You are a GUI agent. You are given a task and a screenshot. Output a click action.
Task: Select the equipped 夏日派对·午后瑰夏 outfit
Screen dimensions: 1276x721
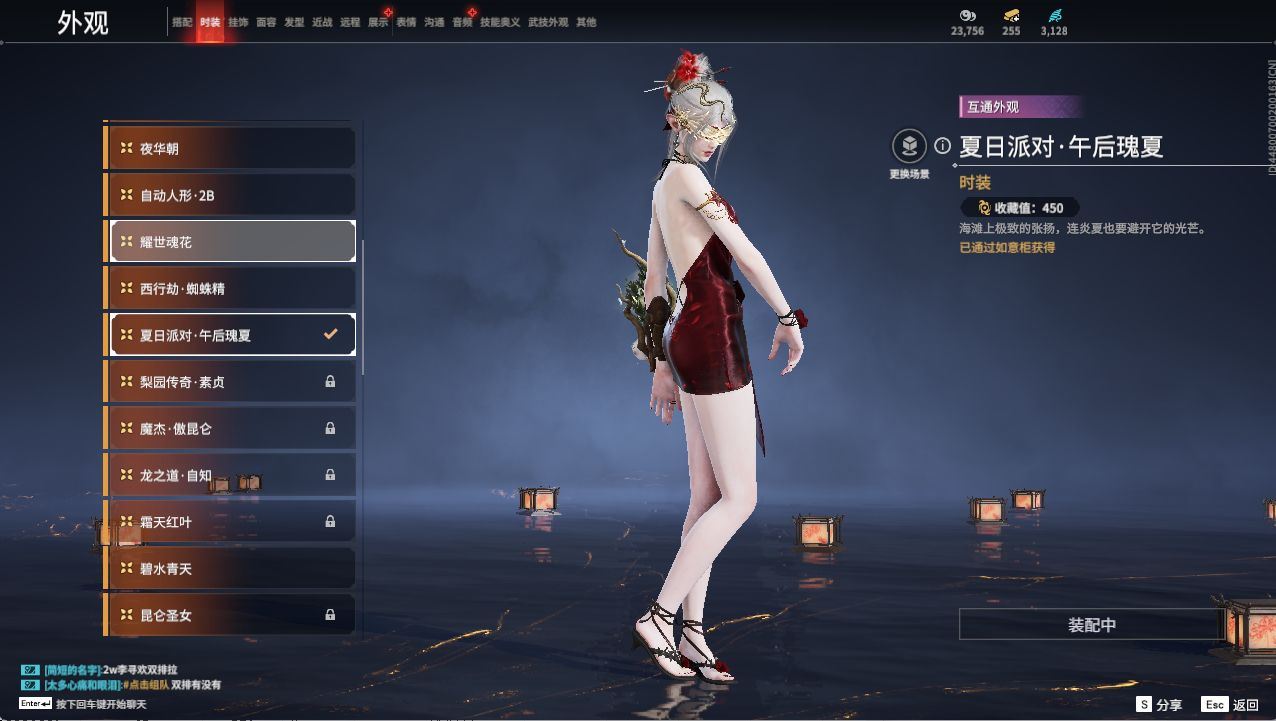pos(230,335)
